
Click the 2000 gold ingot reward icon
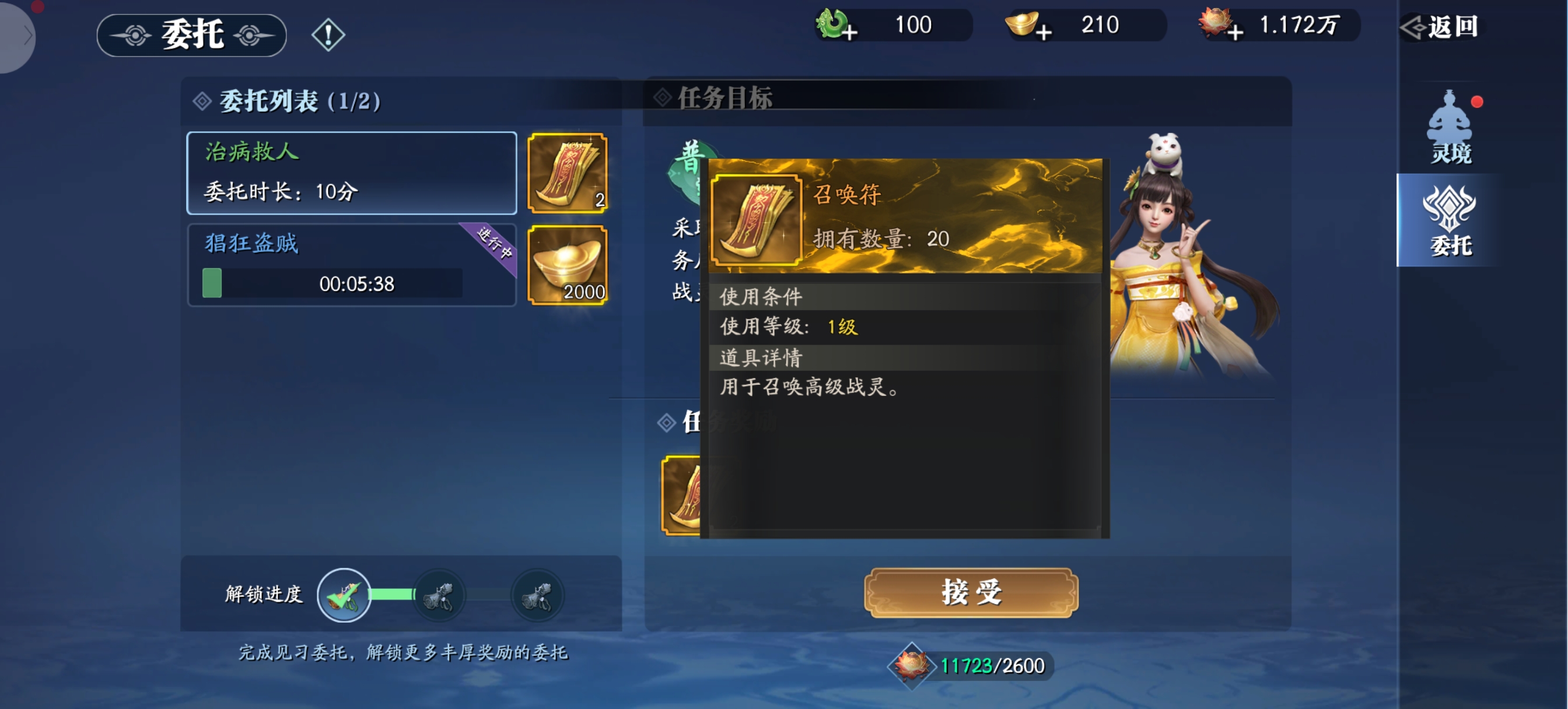(568, 265)
